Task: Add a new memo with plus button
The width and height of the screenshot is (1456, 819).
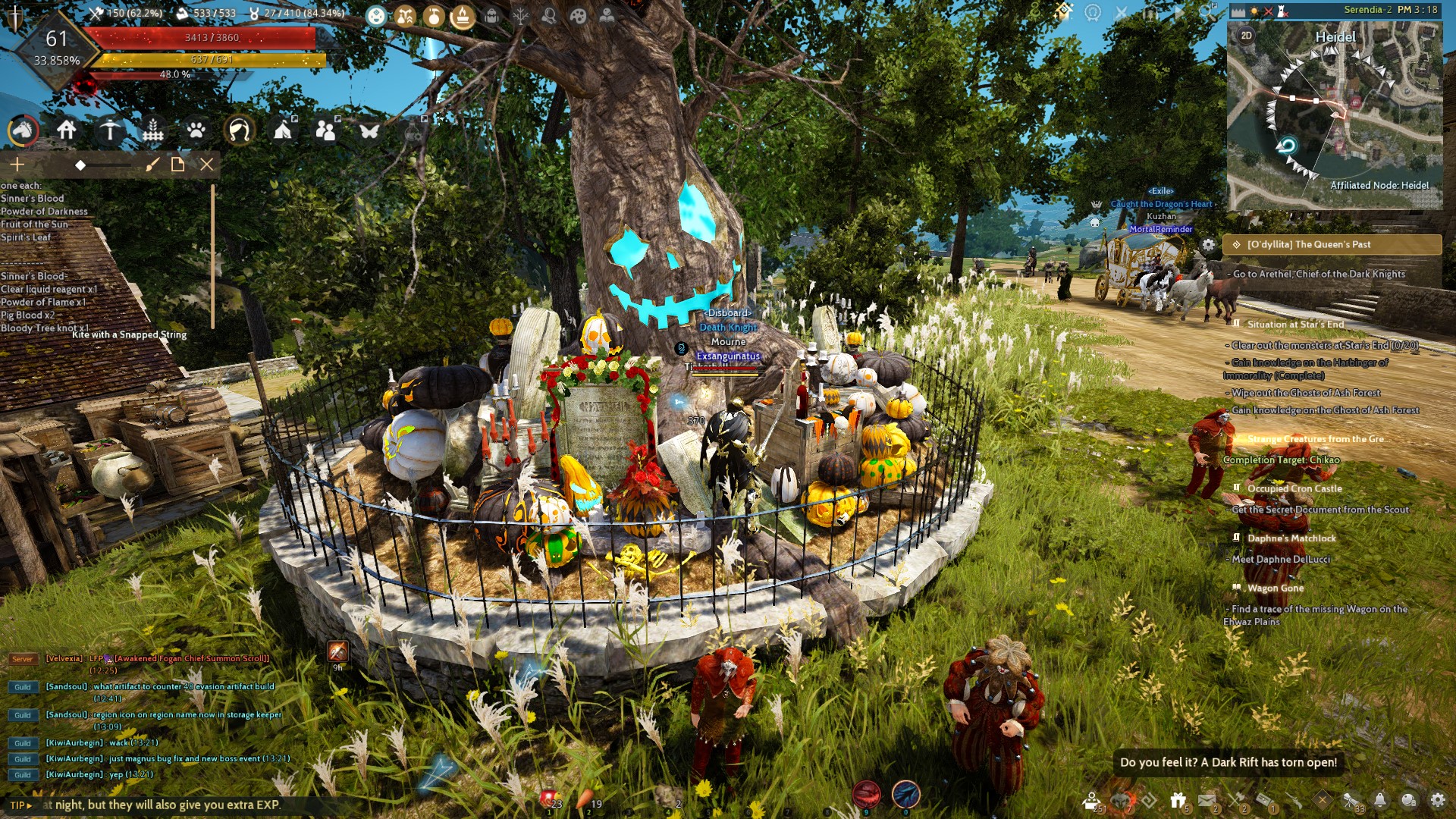Action: 17,165
